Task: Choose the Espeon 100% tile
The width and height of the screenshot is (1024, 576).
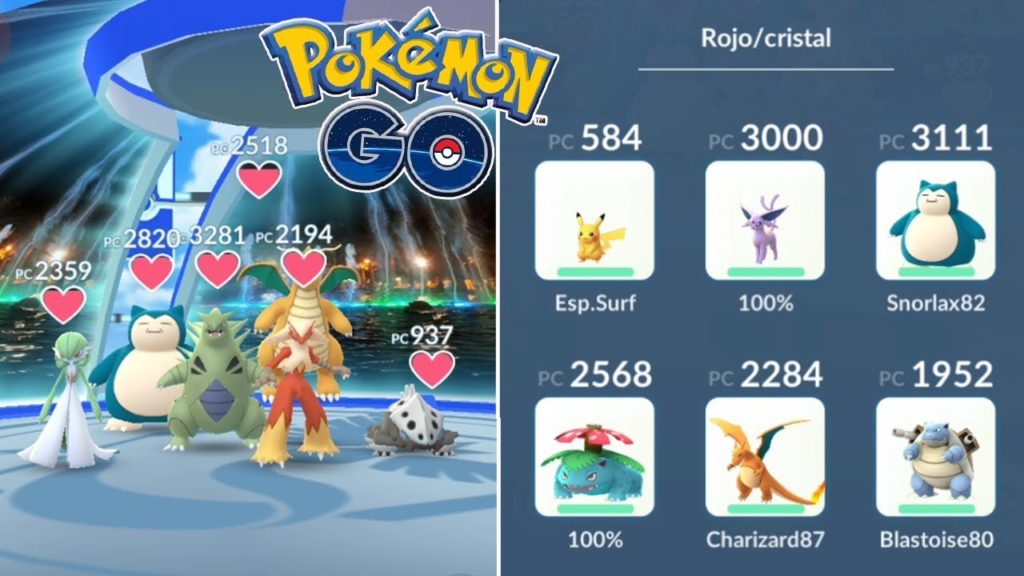Action: tap(765, 220)
